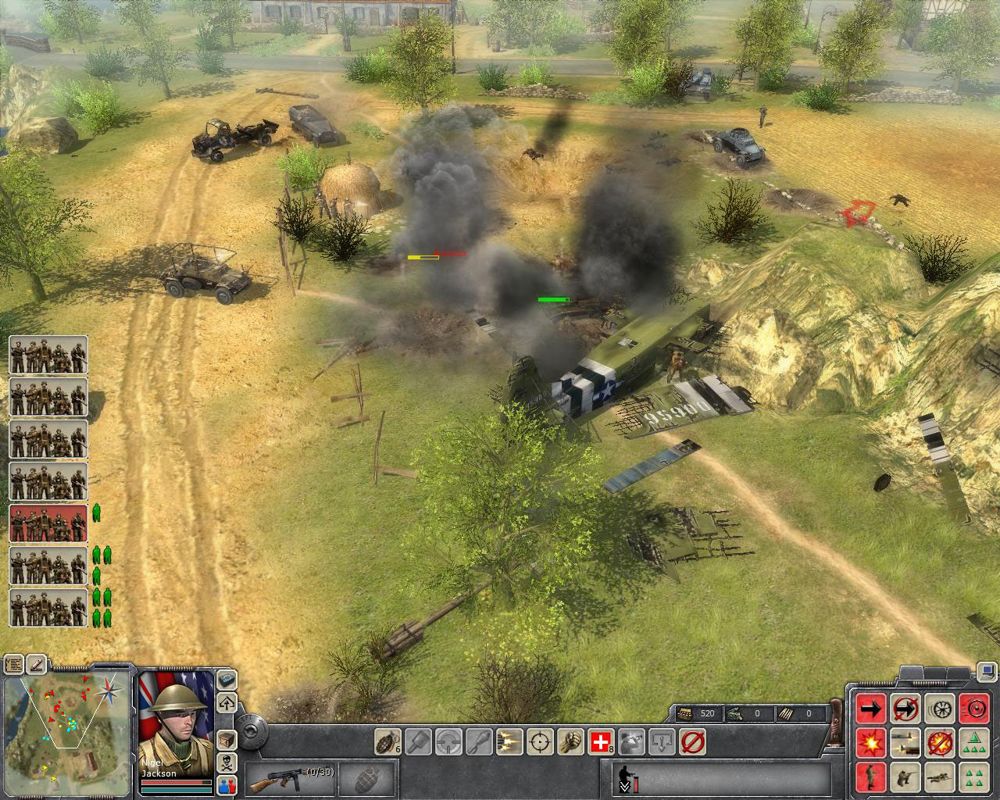Viewport: 1000px width, 800px height.
Task: Click the red cancel order icon
Action: [692, 741]
